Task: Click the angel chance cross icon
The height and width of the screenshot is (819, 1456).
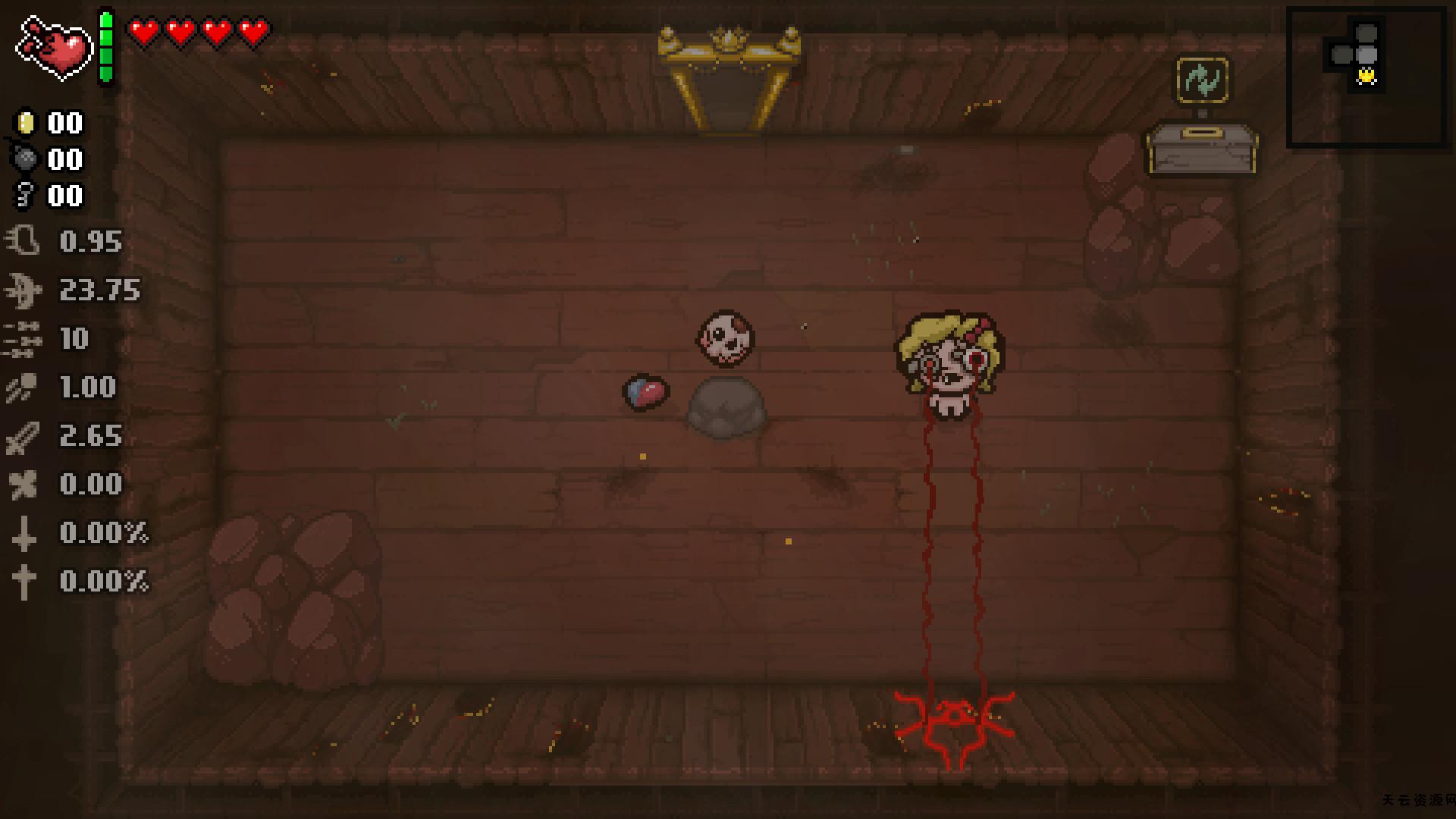Action: tap(25, 582)
